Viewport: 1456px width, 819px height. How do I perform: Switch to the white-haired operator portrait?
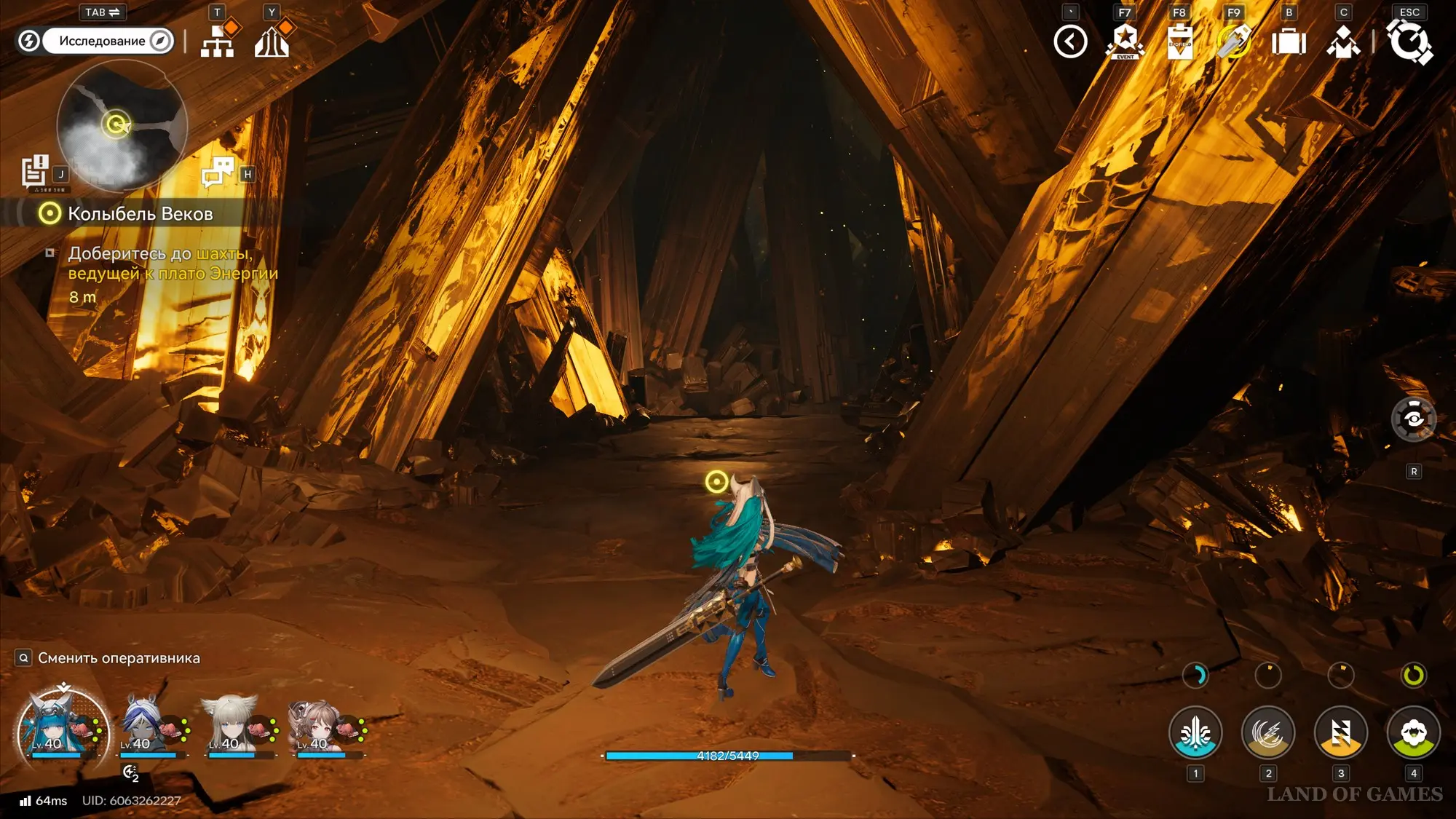(234, 725)
